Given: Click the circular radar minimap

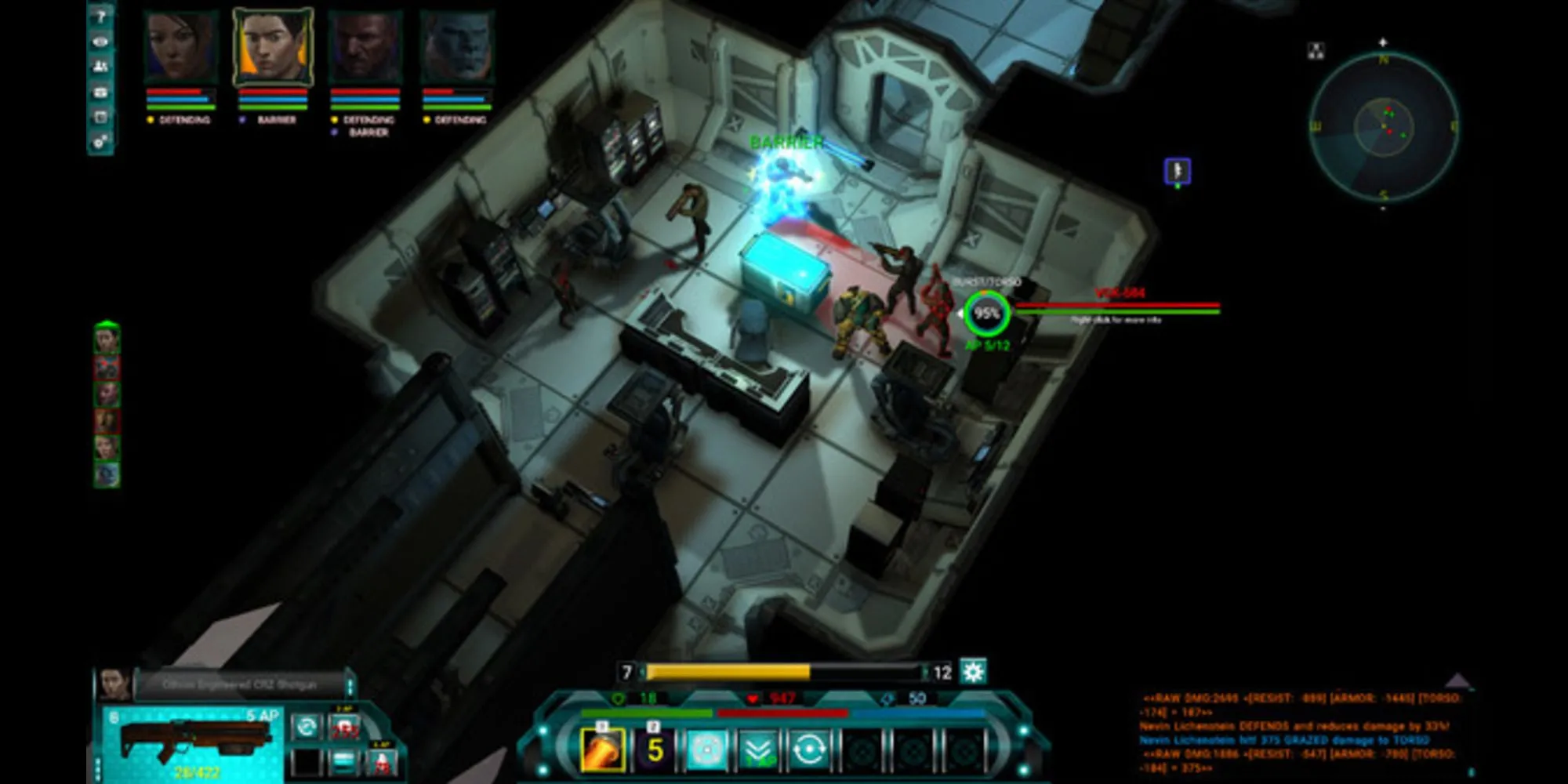Looking at the screenshot, I should 1384,125.
